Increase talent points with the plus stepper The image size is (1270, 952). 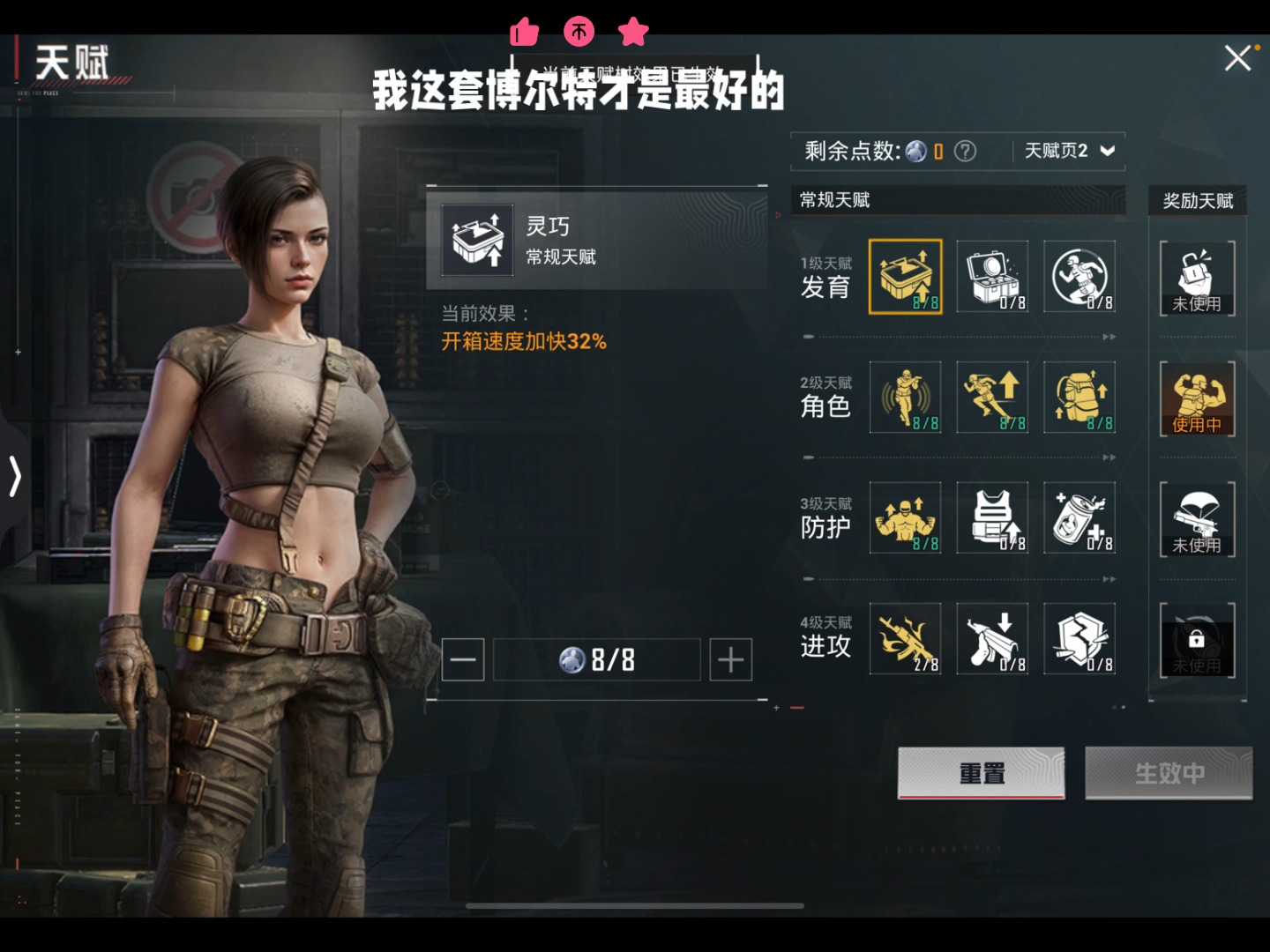click(729, 659)
